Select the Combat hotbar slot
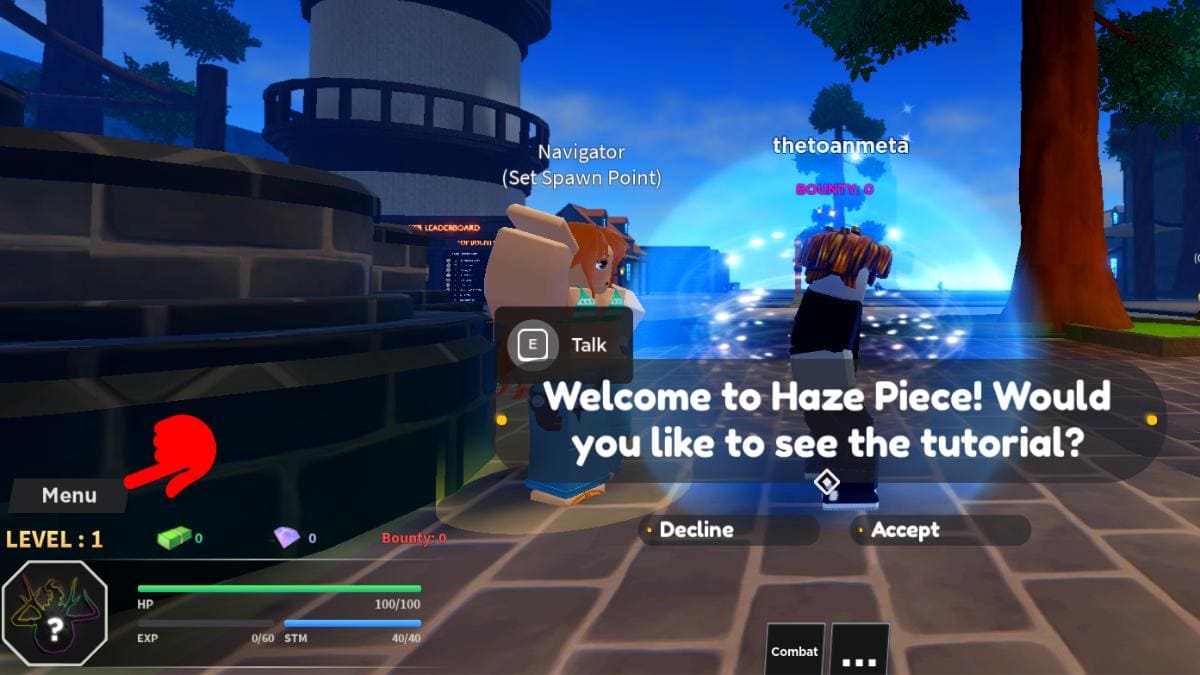The image size is (1200, 675). click(794, 650)
